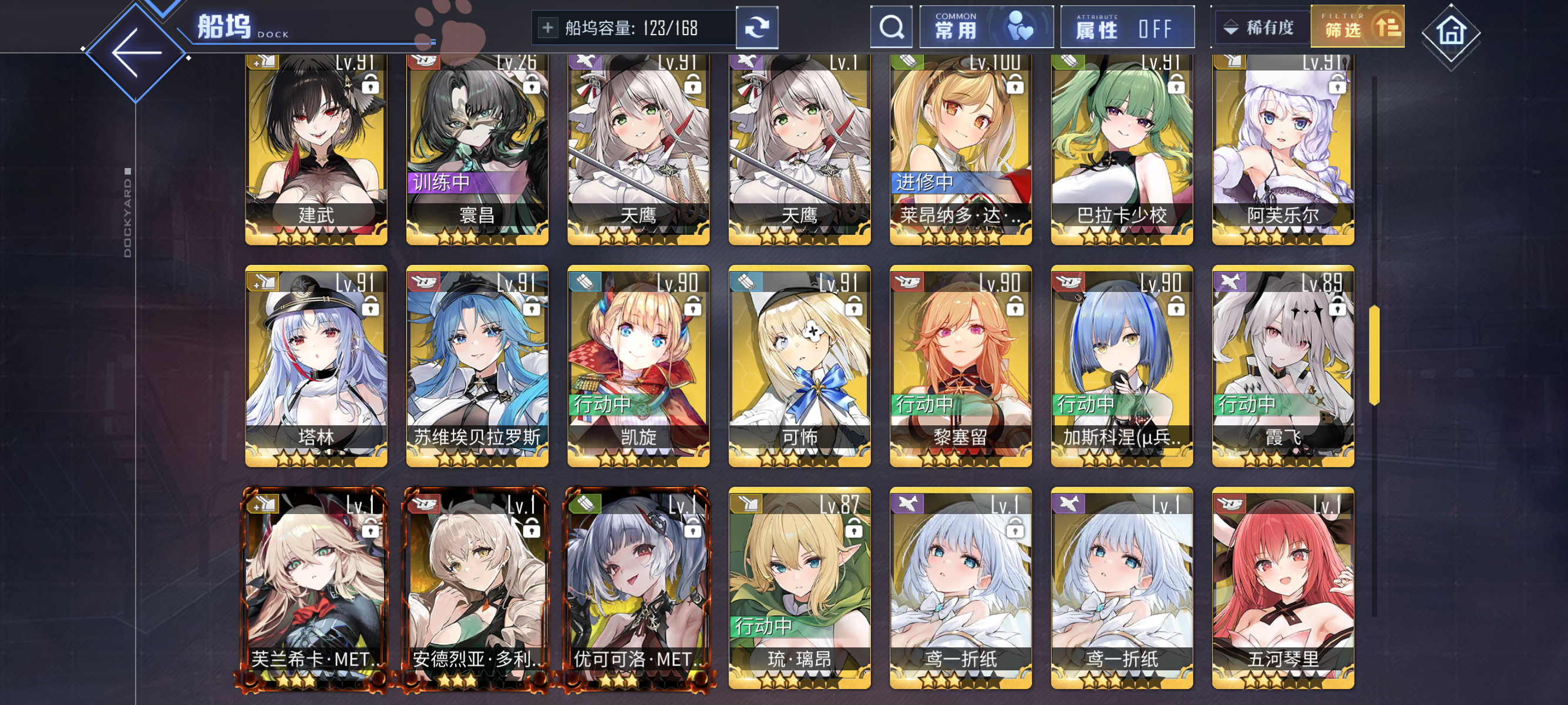Click the search magnifying glass icon
The width and height of the screenshot is (1568, 705).
click(891, 27)
